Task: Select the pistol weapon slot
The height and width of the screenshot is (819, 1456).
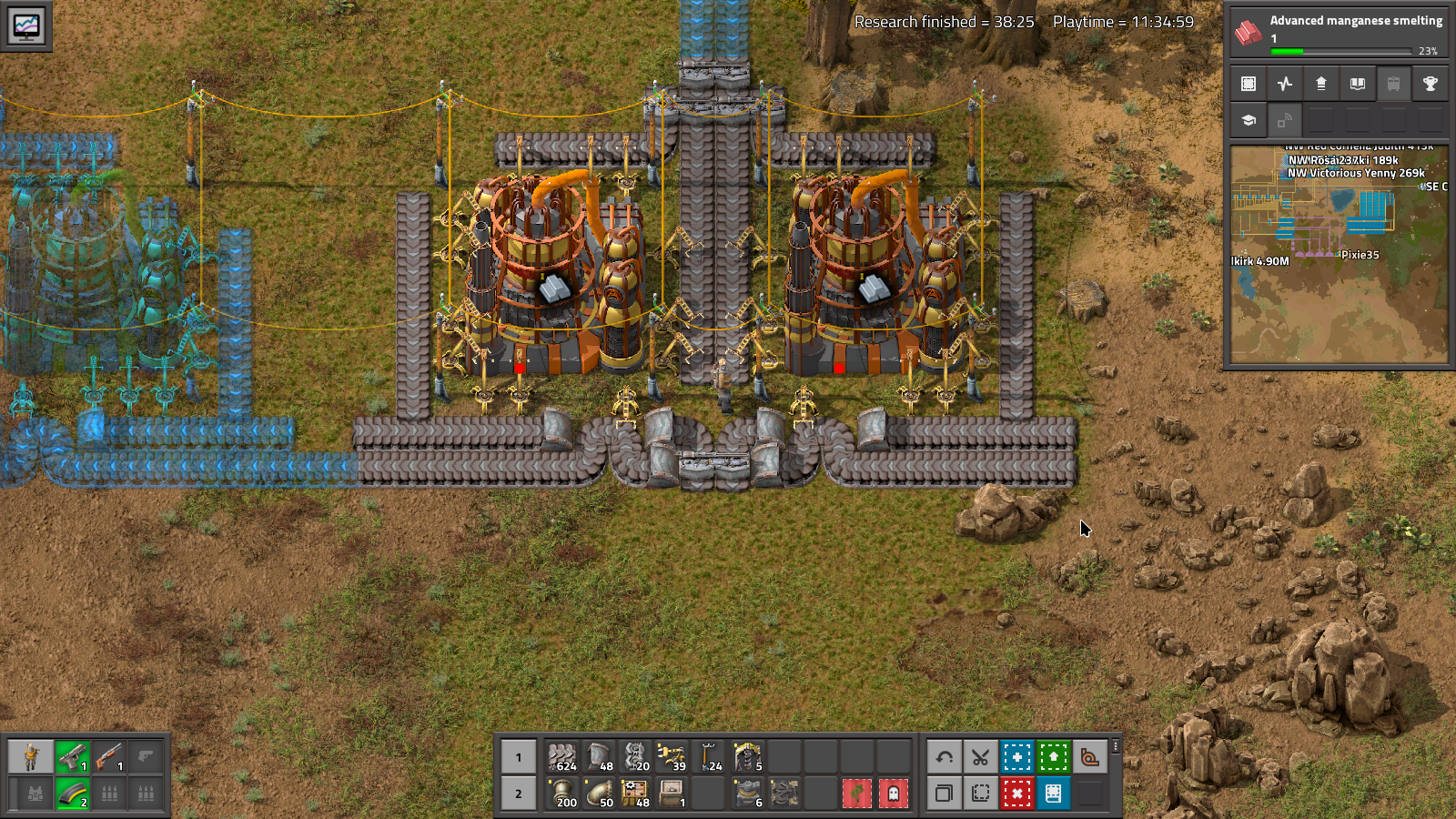Action: (x=72, y=756)
